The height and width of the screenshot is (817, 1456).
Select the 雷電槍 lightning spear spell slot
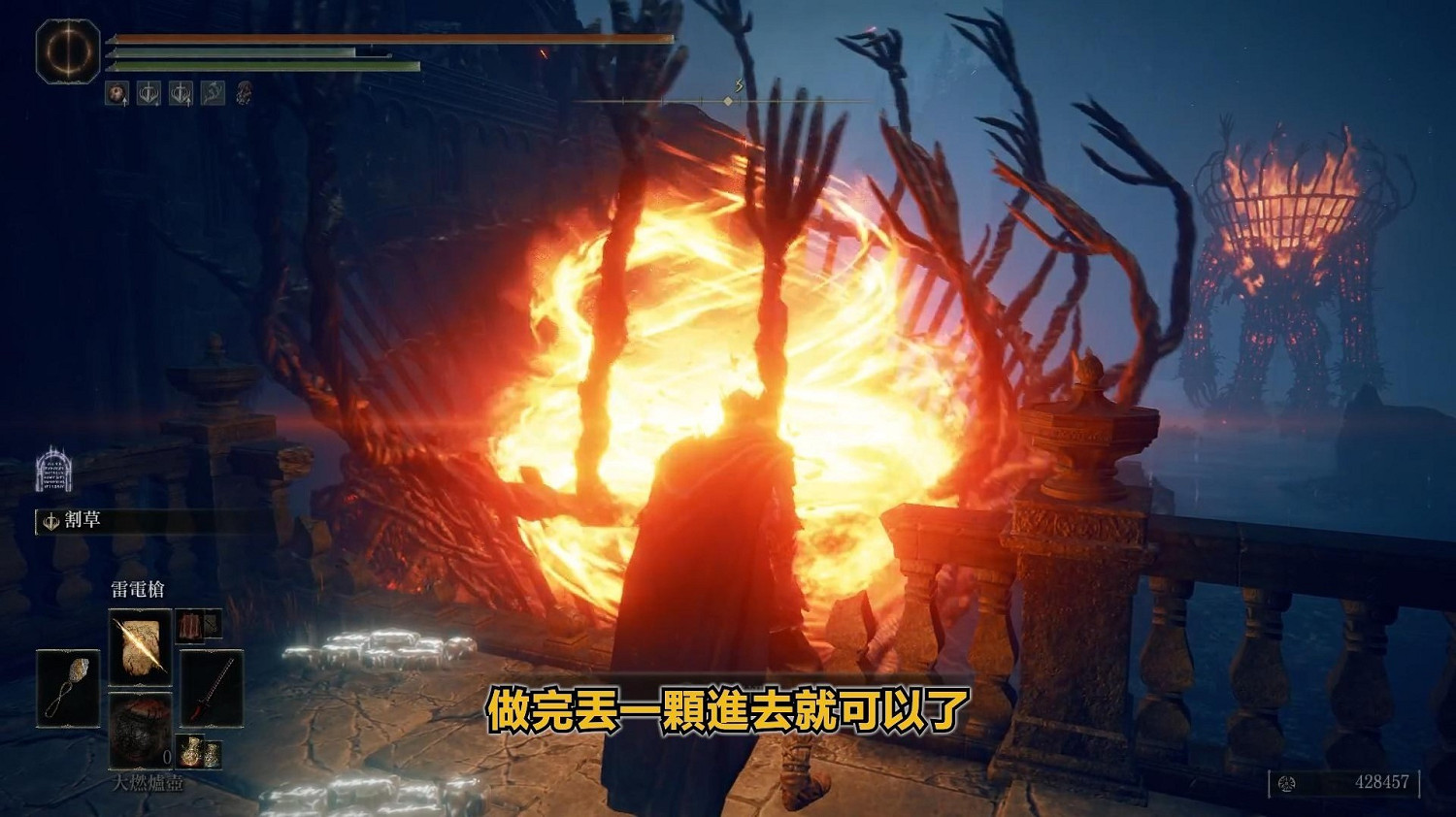(x=138, y=644)
